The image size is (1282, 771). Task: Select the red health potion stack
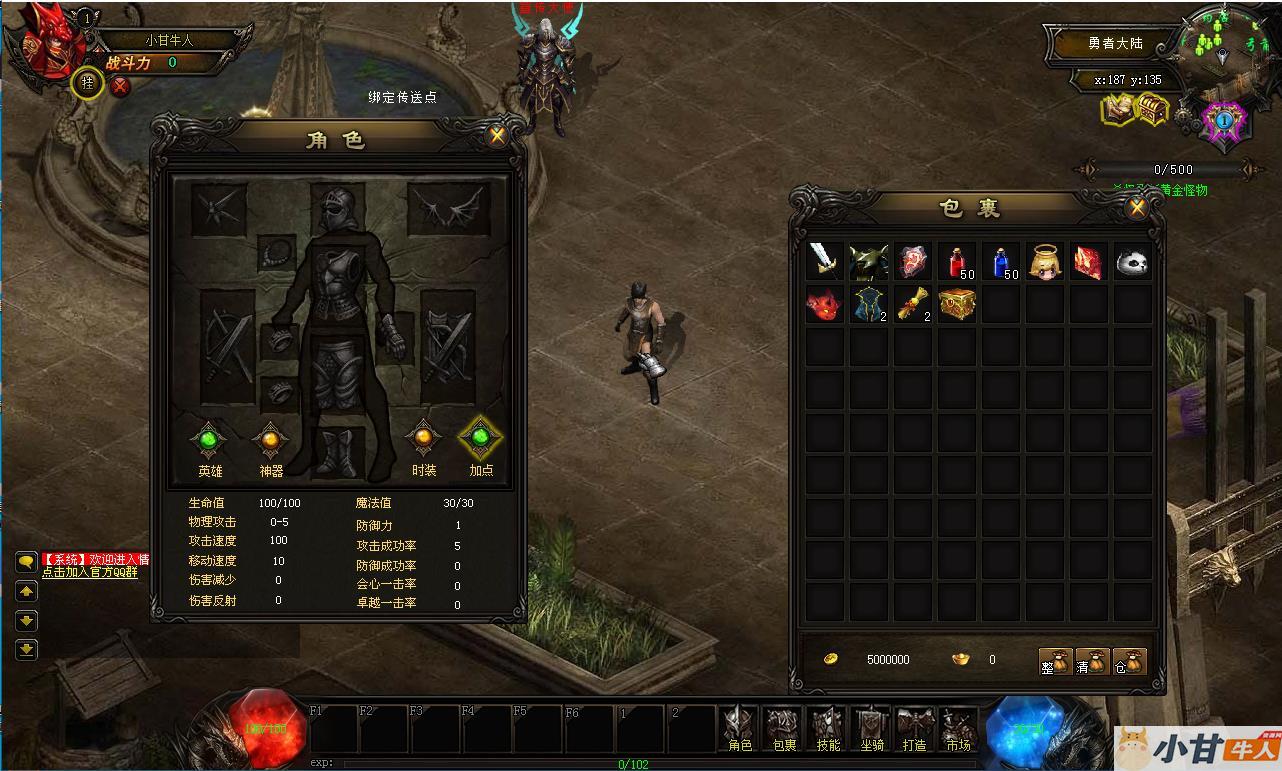[957, 262]
